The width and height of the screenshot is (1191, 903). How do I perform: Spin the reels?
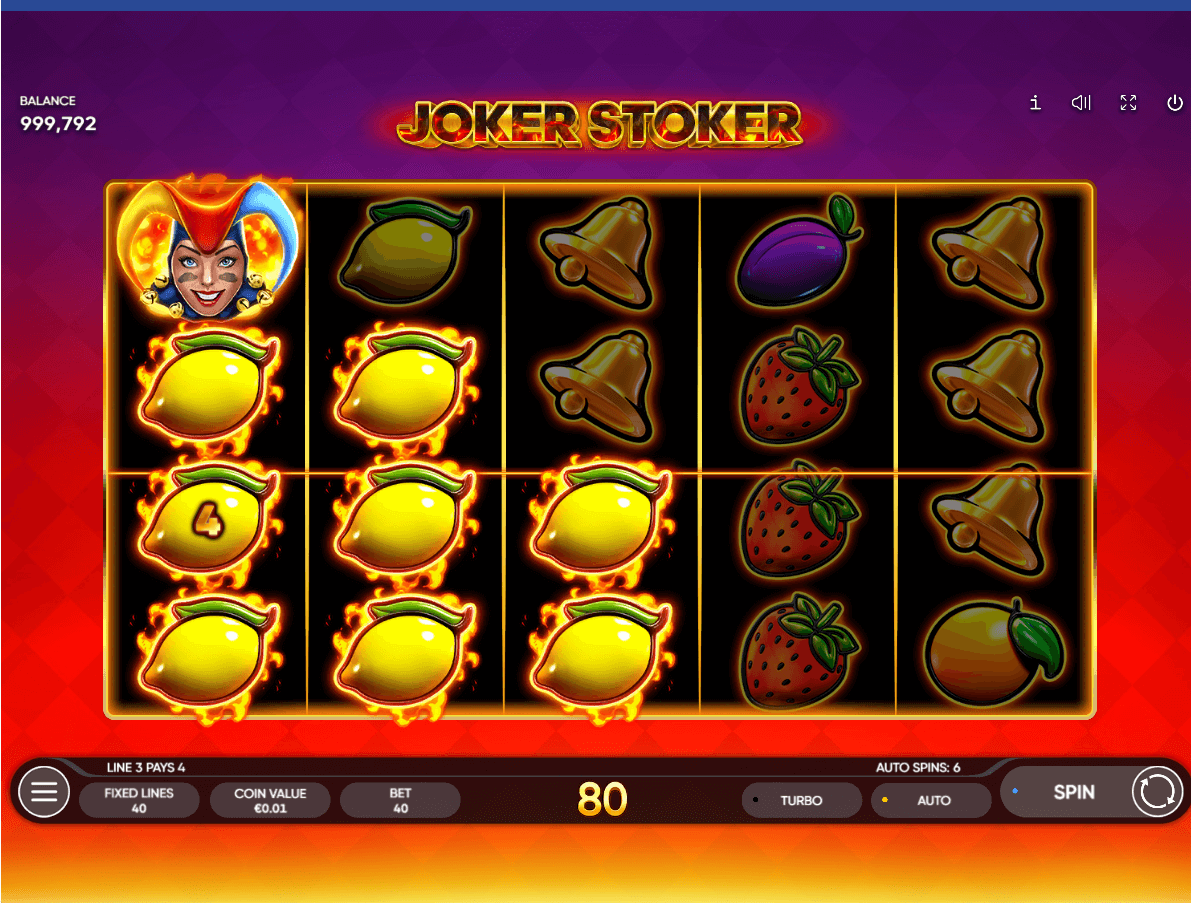tap(1073, 792)
